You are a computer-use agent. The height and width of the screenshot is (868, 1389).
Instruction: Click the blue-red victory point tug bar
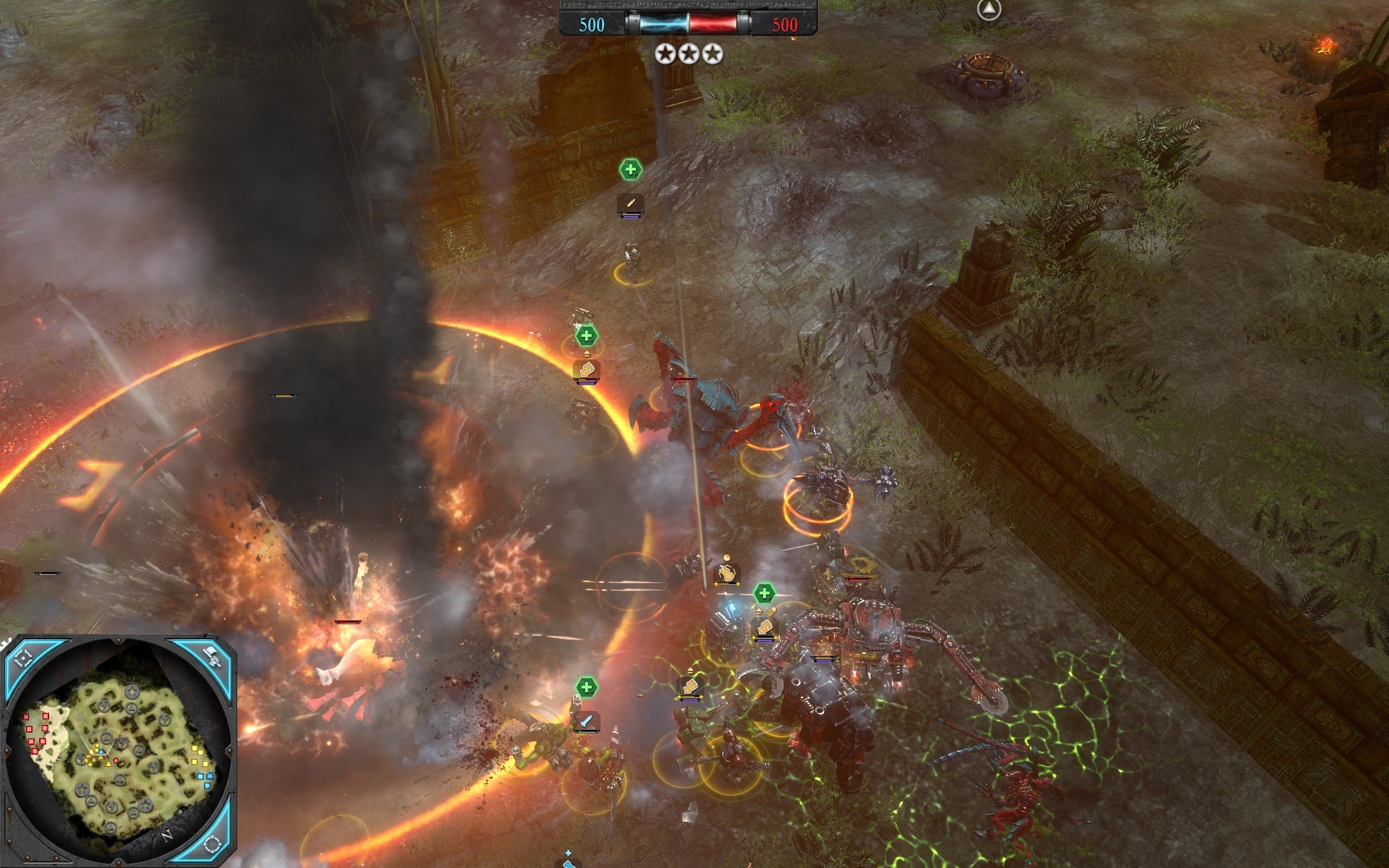(x=688, y=24)
